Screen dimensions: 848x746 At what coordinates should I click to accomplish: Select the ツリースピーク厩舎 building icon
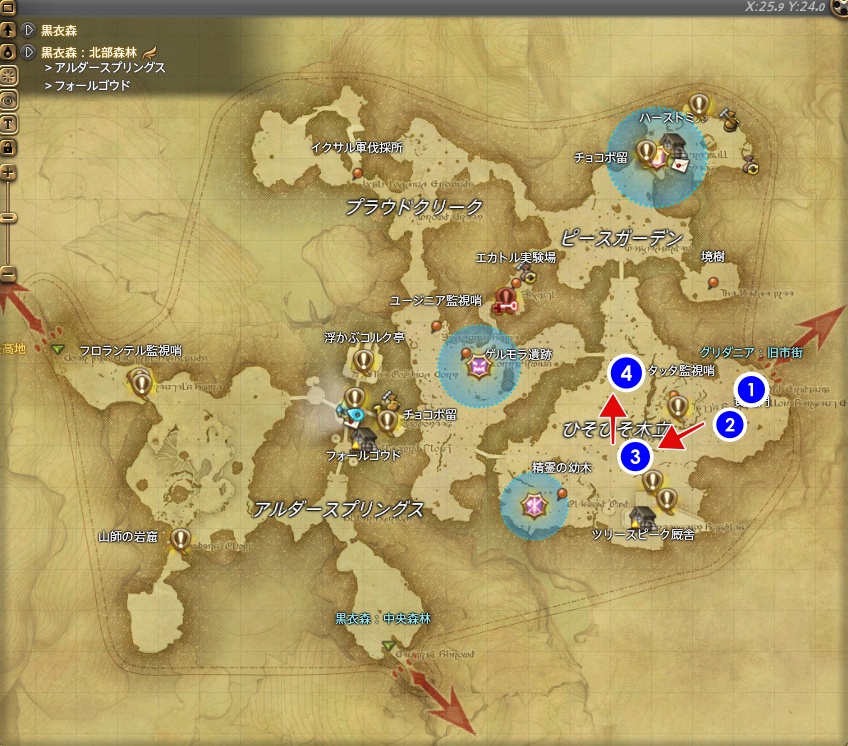[x=640, y=517]
